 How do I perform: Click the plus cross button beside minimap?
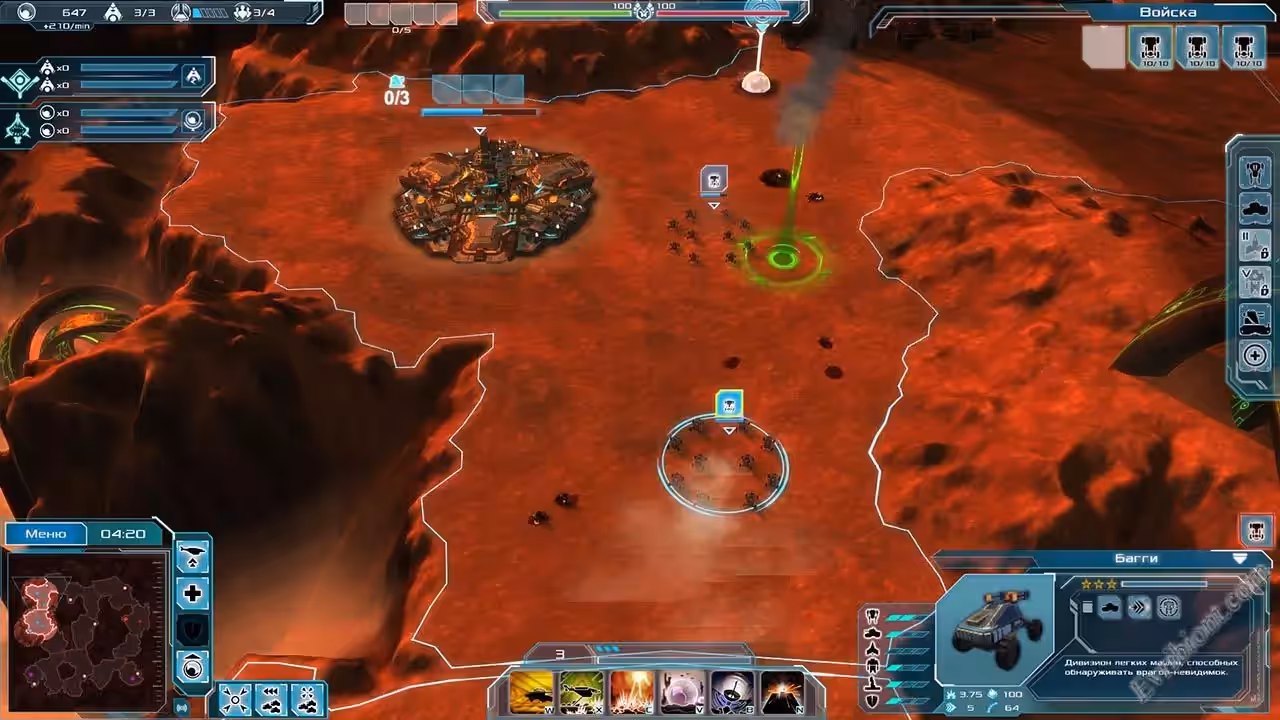(192, 594)
